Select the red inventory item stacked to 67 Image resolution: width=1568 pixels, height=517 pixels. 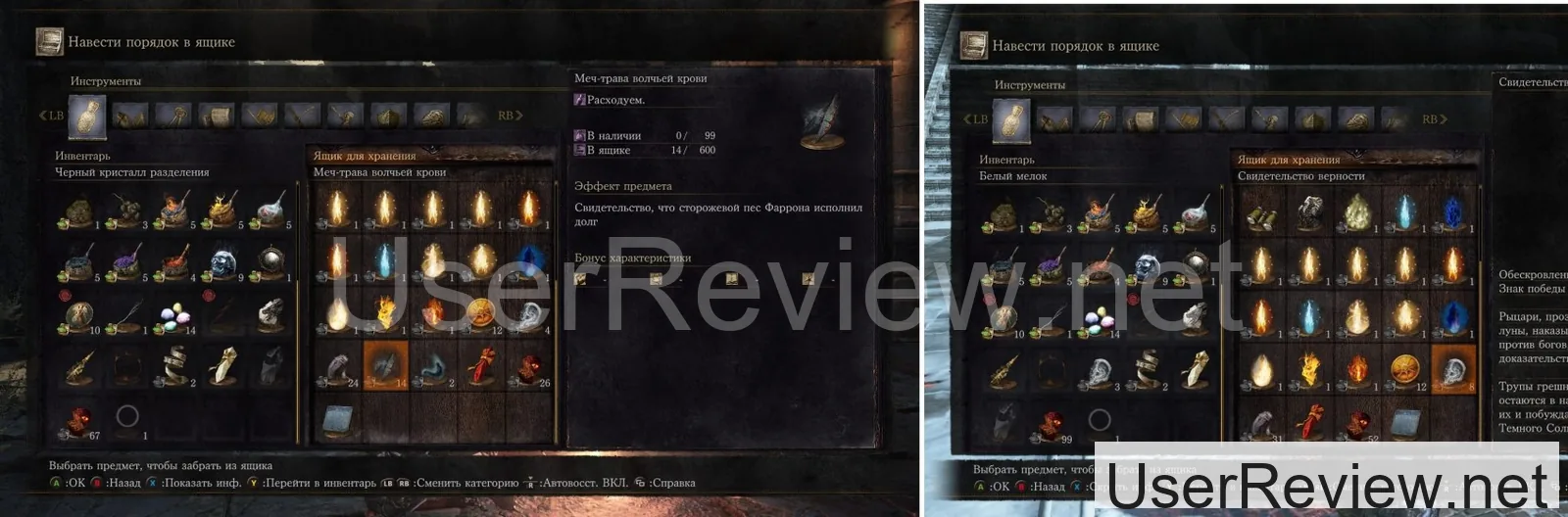click(79, 420)
